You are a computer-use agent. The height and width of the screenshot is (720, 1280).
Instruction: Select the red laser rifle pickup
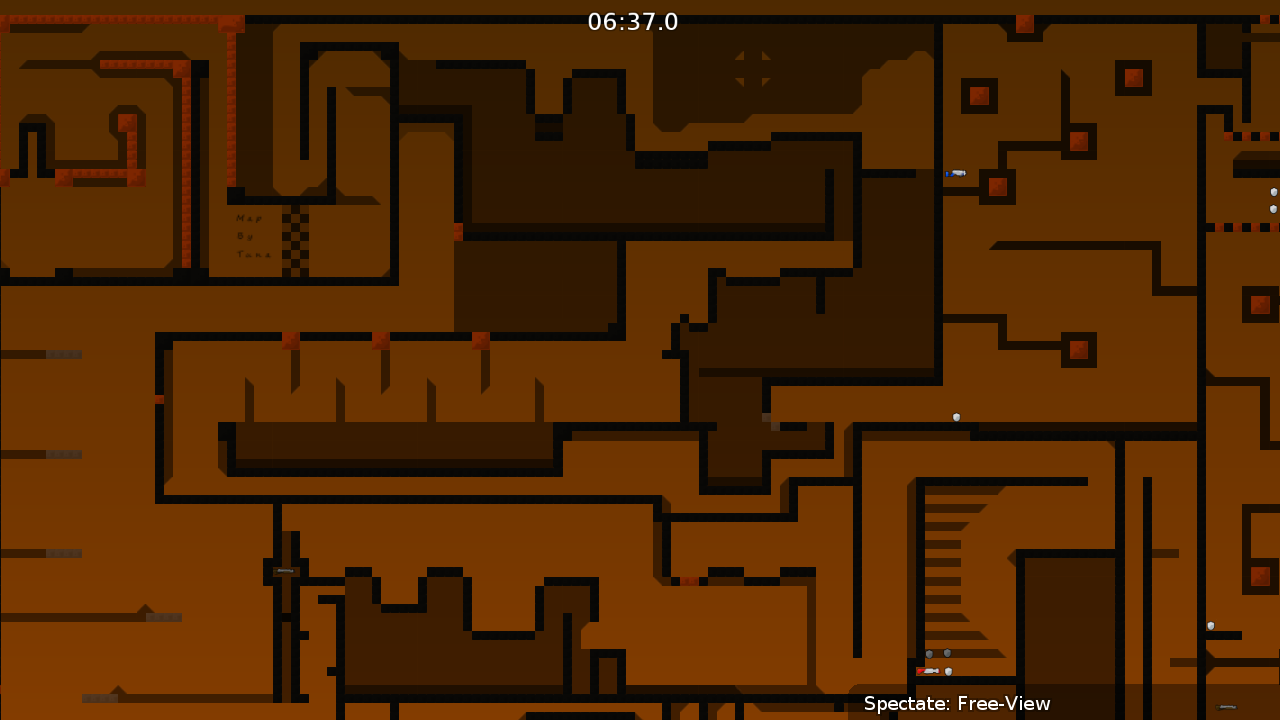click(x=928, y=671)
